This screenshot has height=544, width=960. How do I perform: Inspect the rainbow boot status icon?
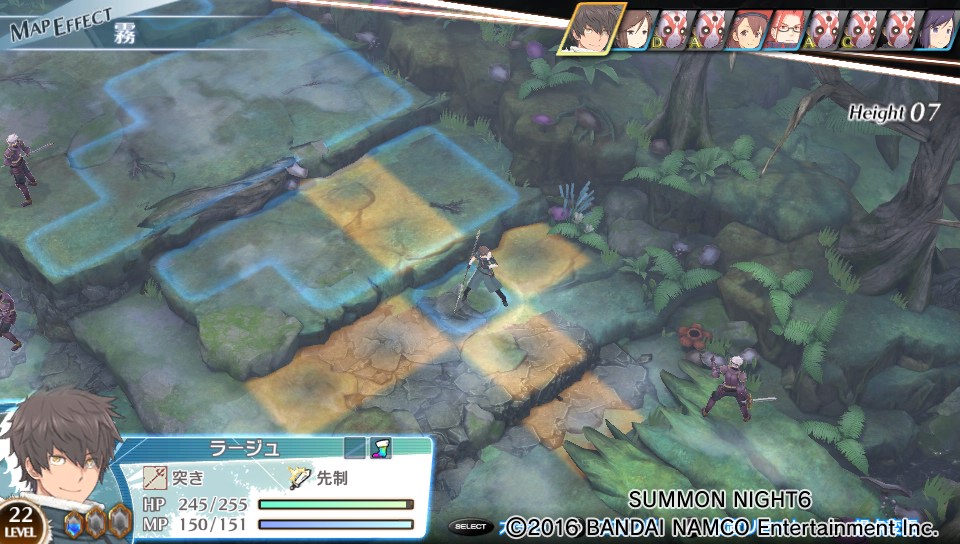pyautogui.click(x=382, y=449)
